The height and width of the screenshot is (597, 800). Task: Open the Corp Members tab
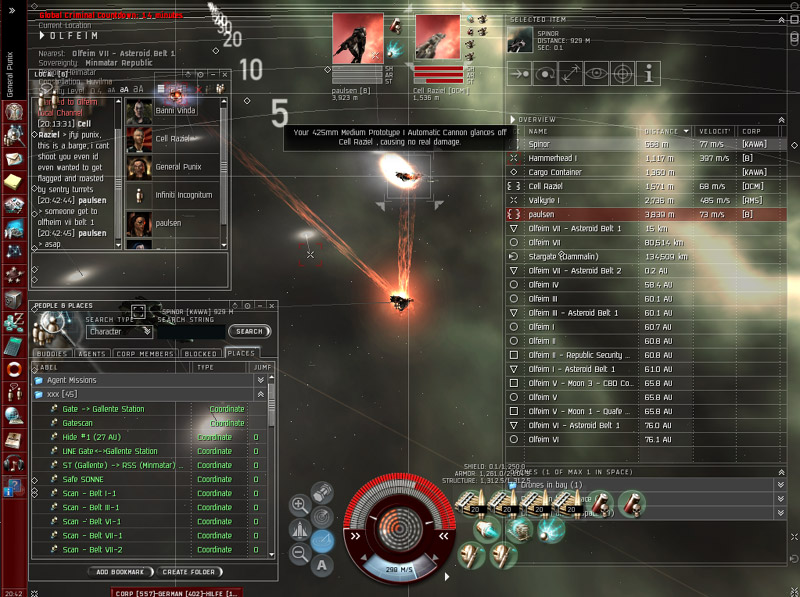[x=145, y=353]
